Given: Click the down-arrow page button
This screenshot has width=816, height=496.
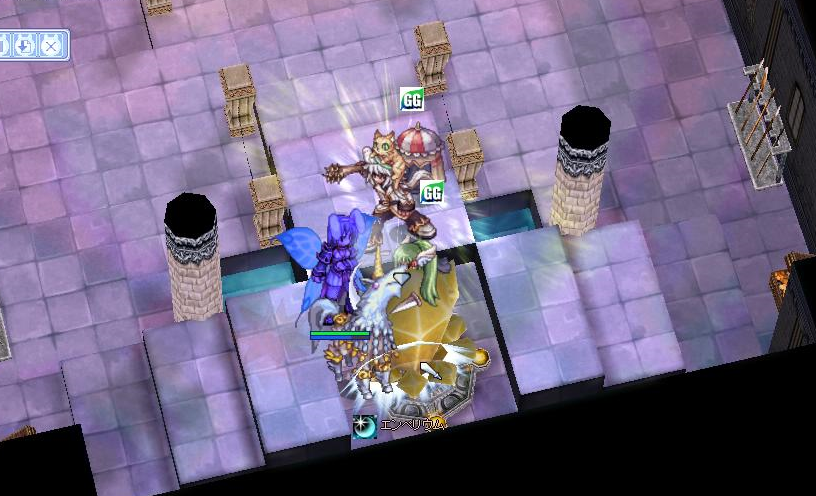Looking at the screenshot, I should (x=26, y=44).
